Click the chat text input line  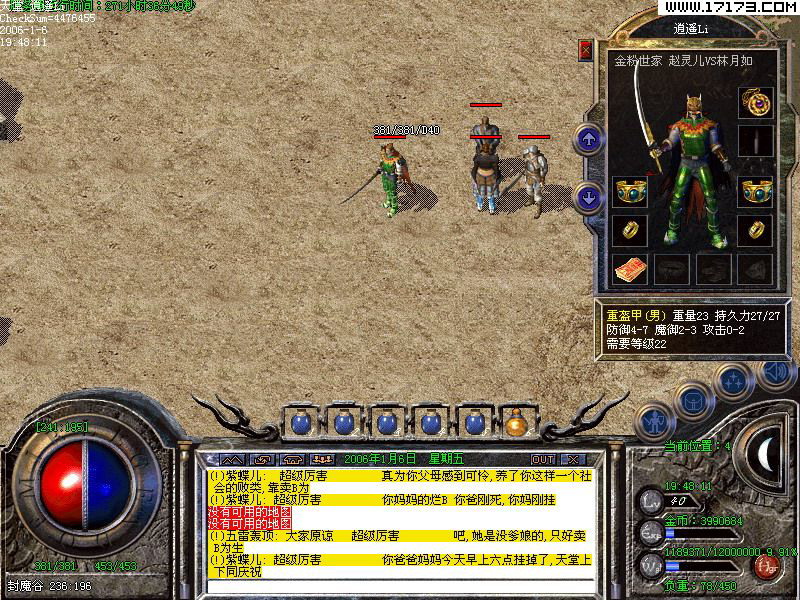pos(400,583)
